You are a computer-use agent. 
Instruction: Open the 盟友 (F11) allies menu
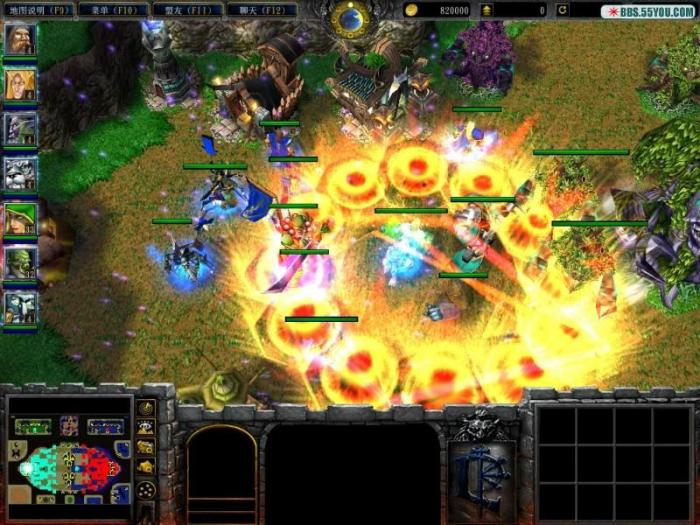(x=187, y=10)
